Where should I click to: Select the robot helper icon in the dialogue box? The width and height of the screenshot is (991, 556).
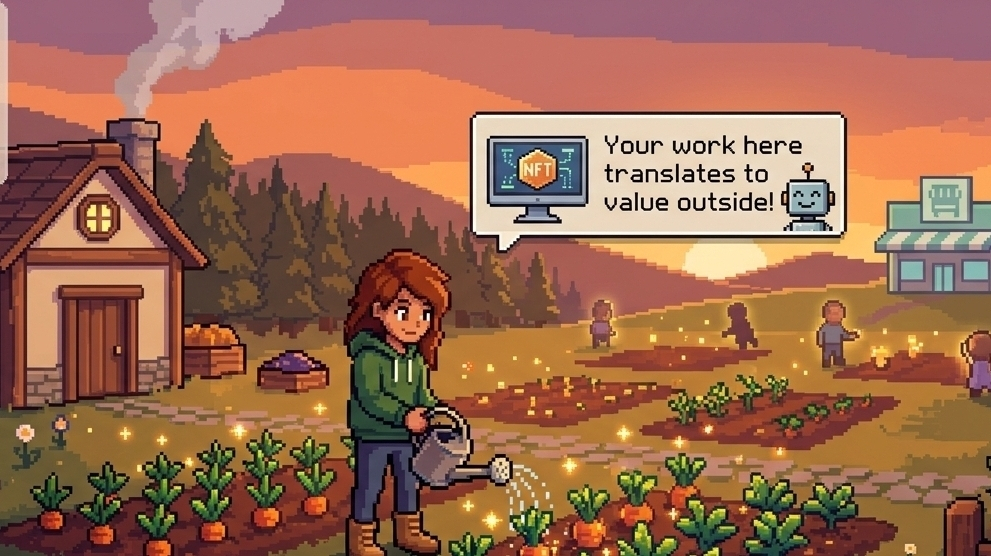[807, 198]
